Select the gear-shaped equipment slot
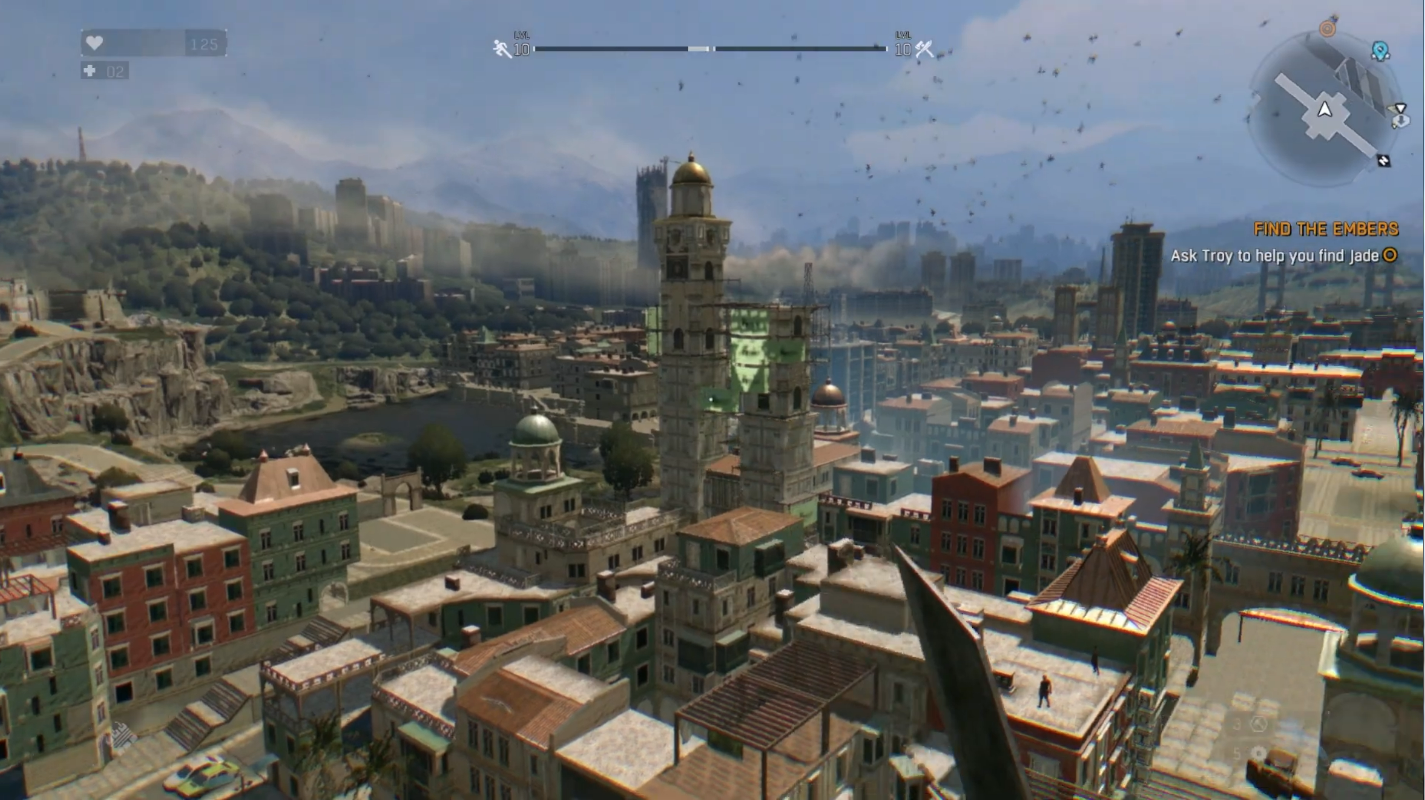 click(x=1260, y=753)
